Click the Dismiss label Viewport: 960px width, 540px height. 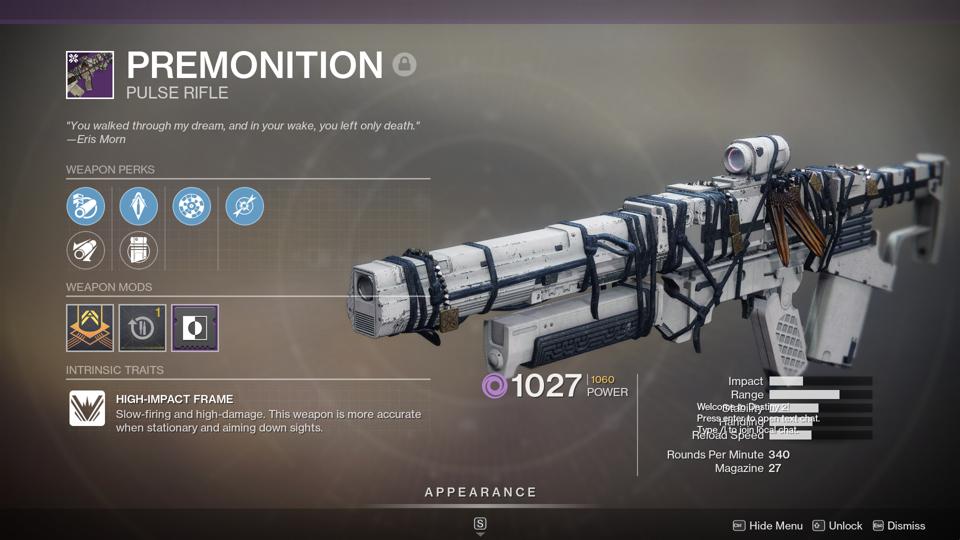click(x=906, y=526)
